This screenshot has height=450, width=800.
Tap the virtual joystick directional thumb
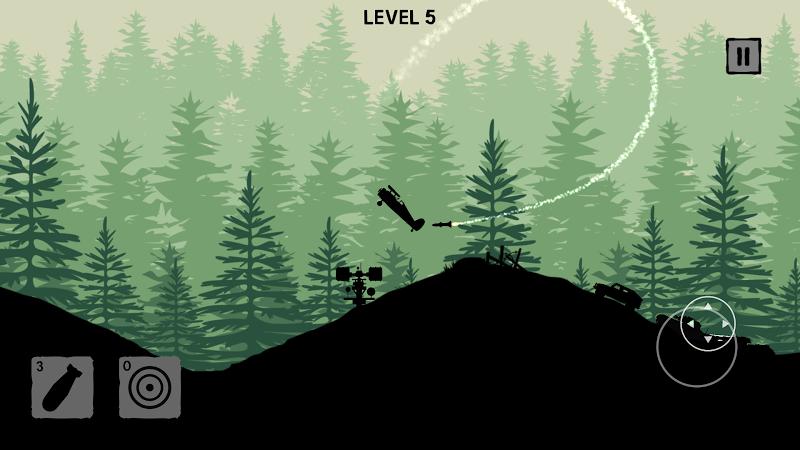708,324
